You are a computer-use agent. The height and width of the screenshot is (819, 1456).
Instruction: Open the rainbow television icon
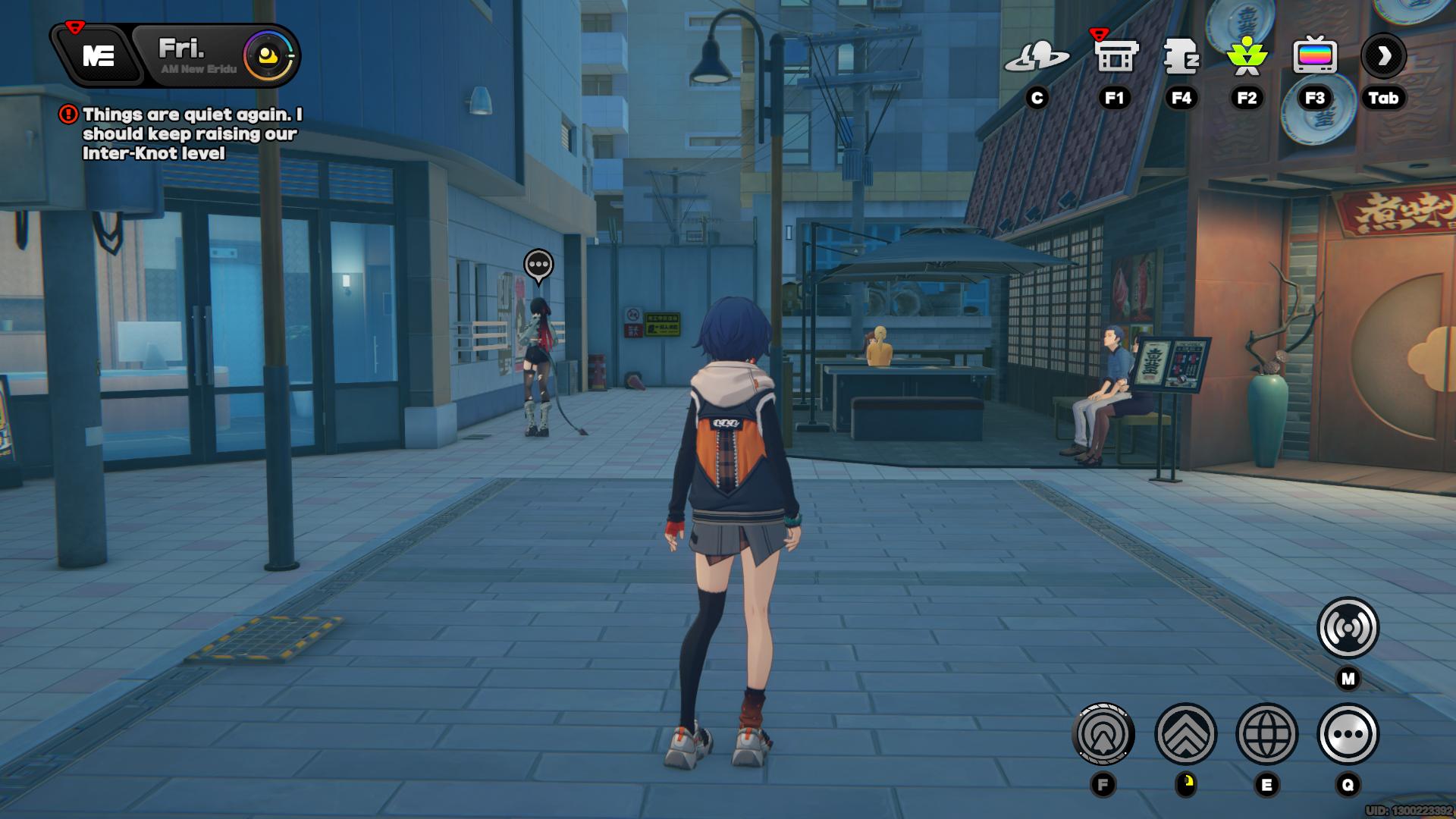pos(1314,56)
